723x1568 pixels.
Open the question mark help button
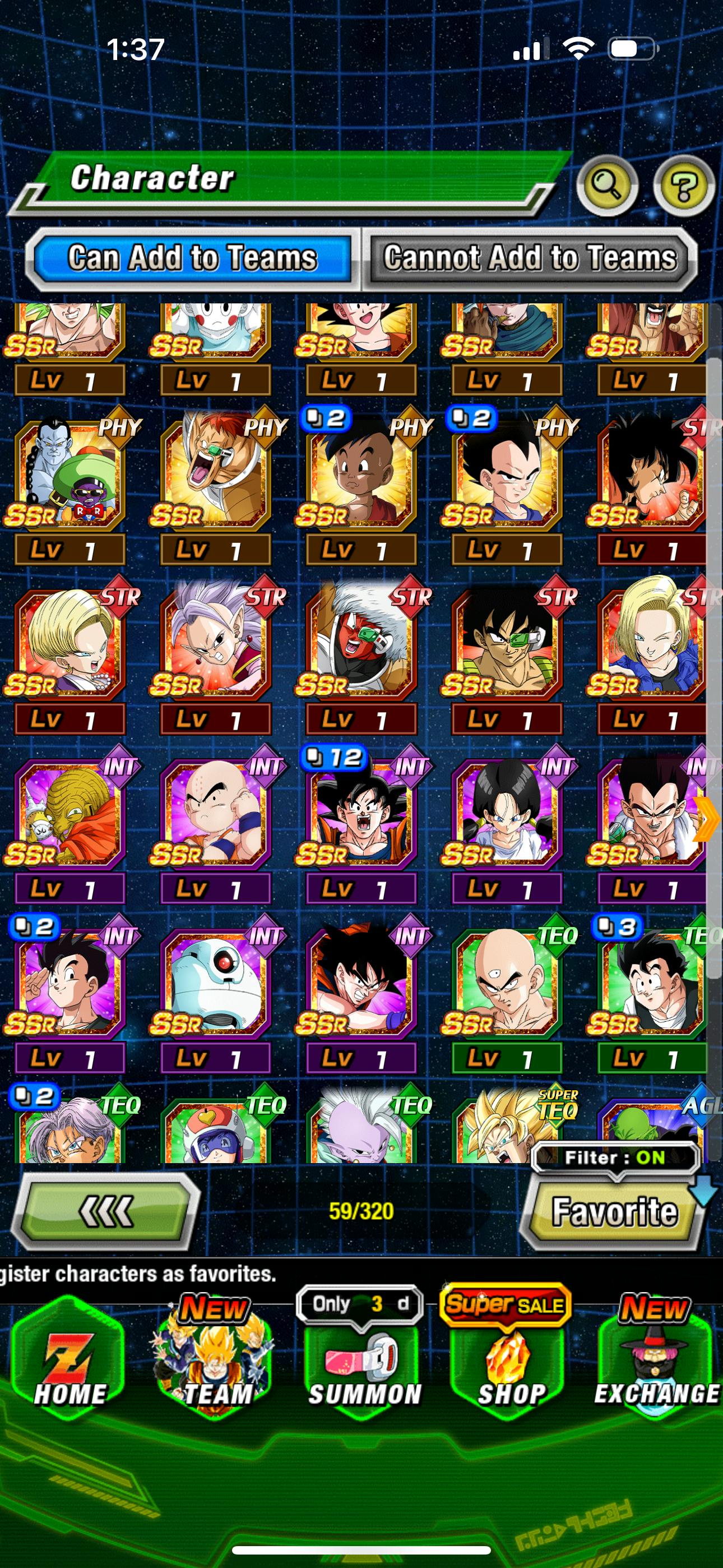pyautogui.click(x=683, y=186)
